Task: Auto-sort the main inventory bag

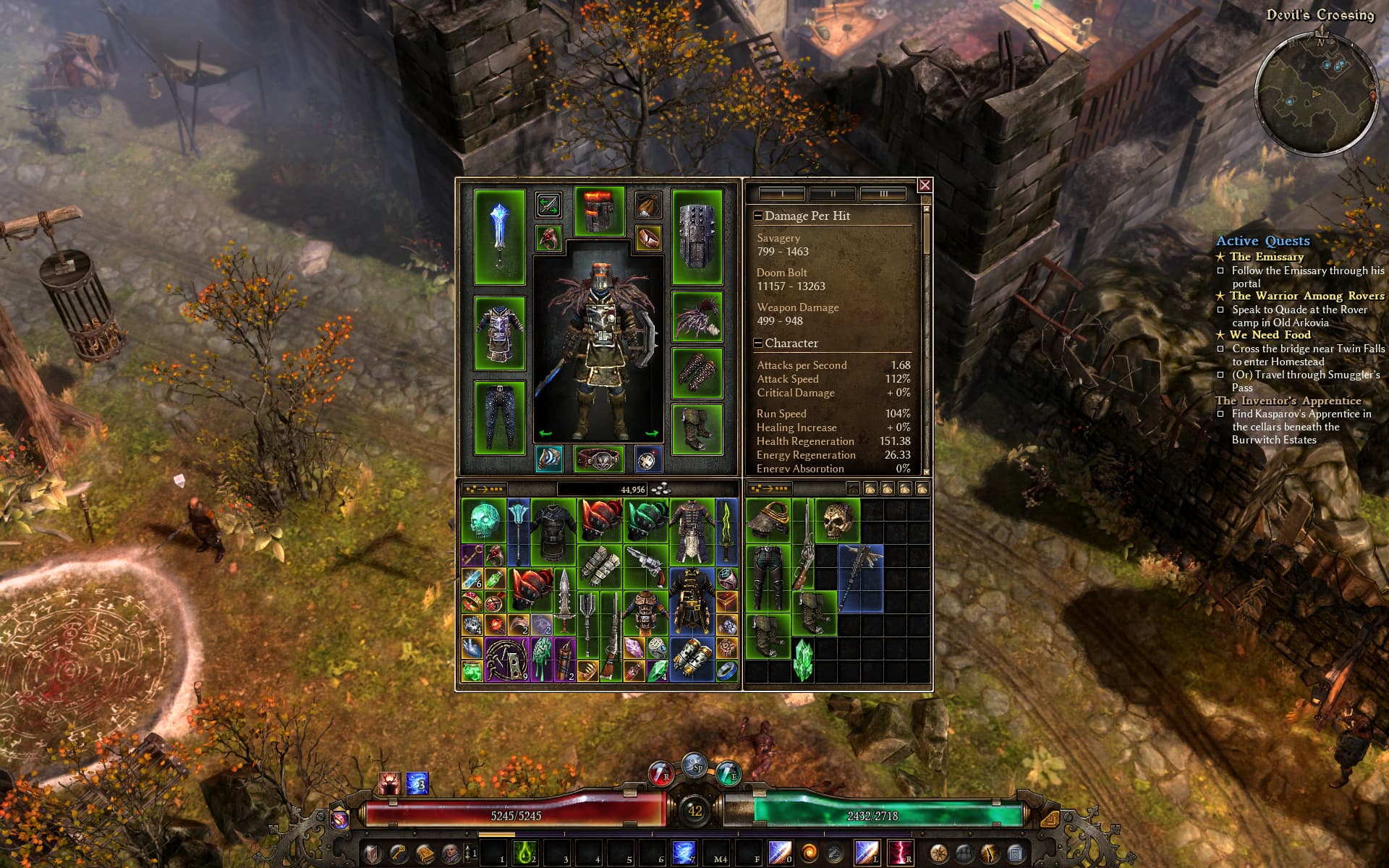Action: pyautogui.click(x=483, y=490)
